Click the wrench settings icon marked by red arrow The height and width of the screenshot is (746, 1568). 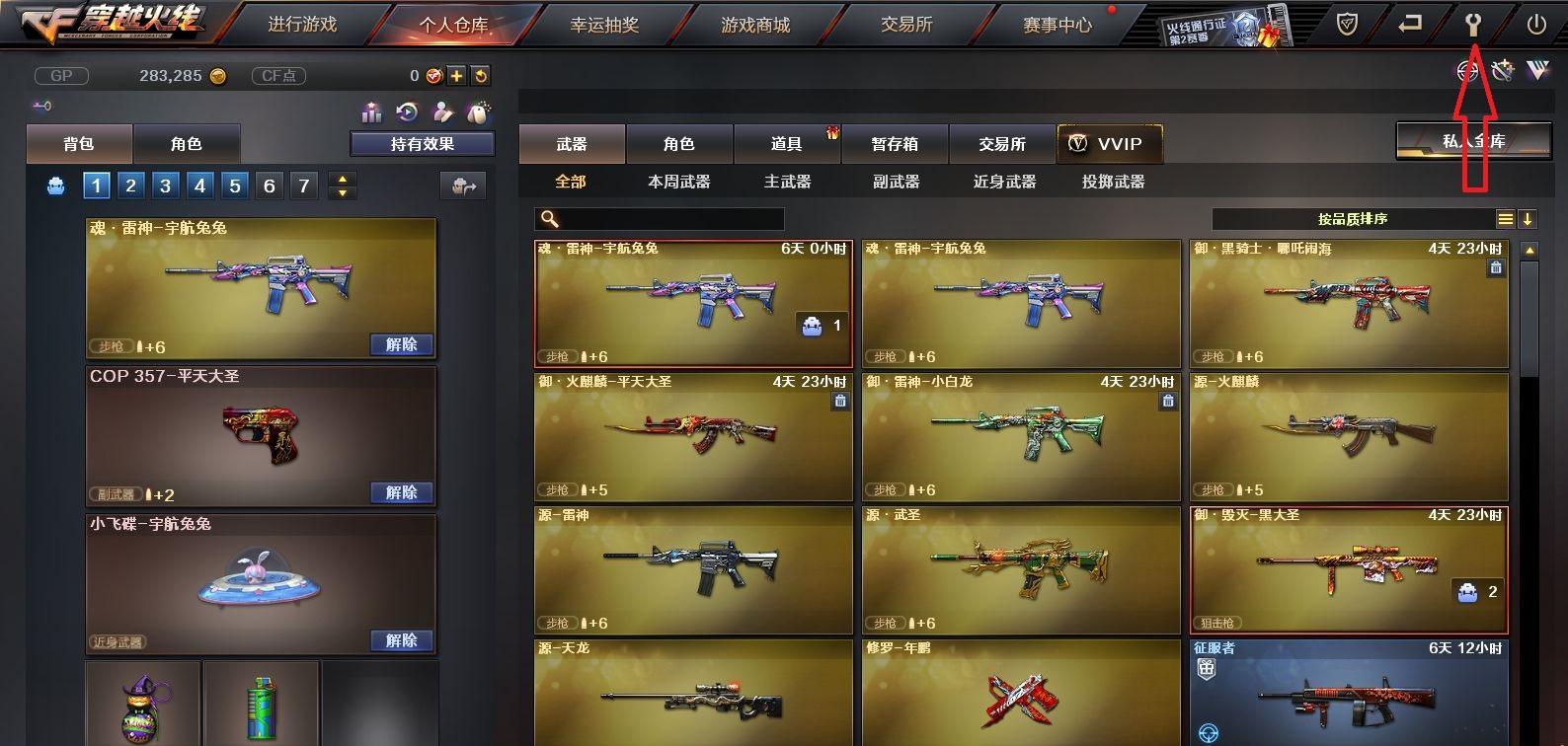pos(1474,25)
